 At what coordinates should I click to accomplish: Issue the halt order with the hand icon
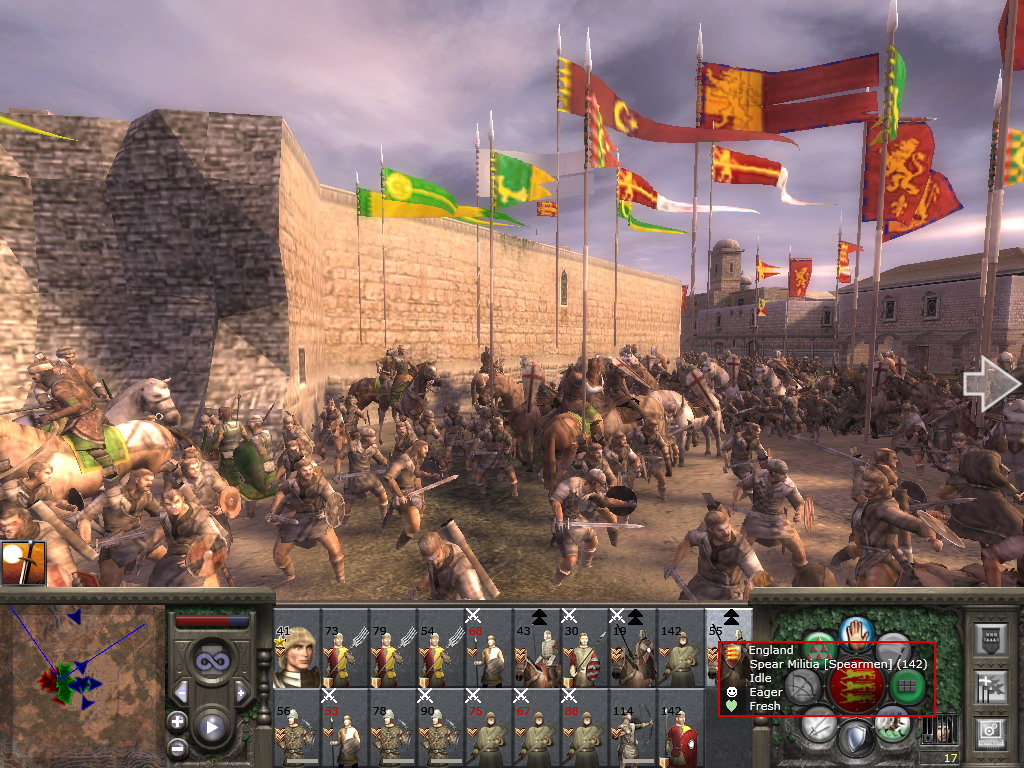tap(858, 632)
